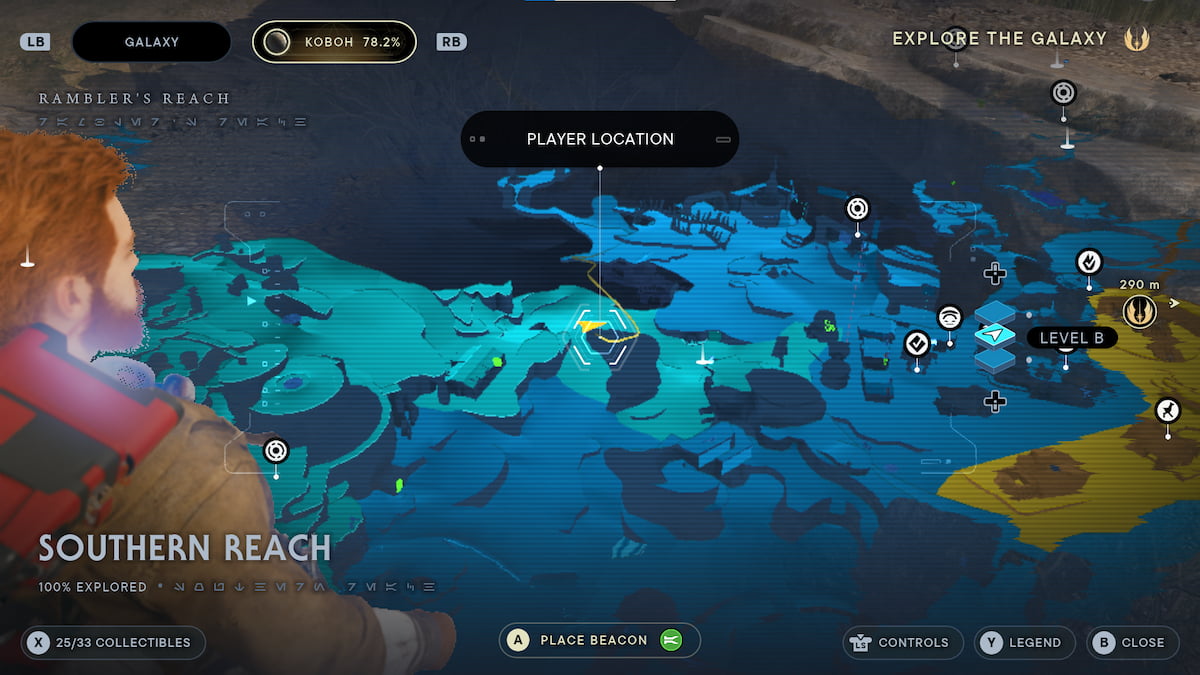This screenshot has height=675, width=1200.
Task: Close the holomap
Action: click(x=1131, y=643)
